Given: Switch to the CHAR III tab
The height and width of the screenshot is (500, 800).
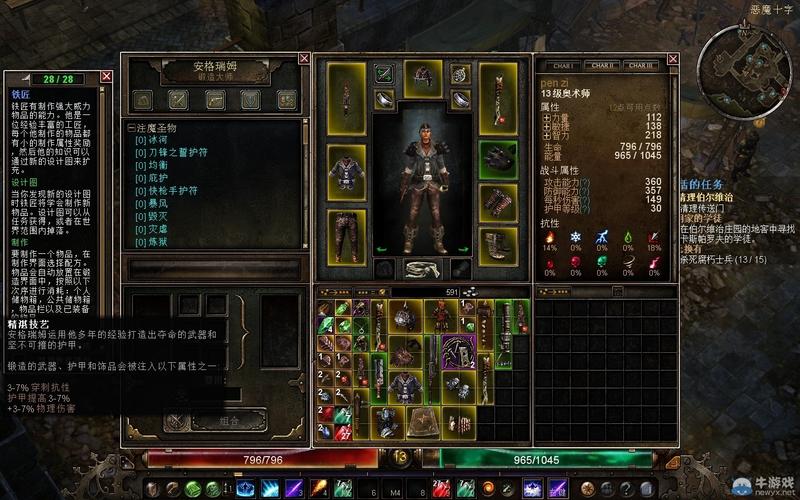Looking at the screenshot, I should (x=642, y=65).
